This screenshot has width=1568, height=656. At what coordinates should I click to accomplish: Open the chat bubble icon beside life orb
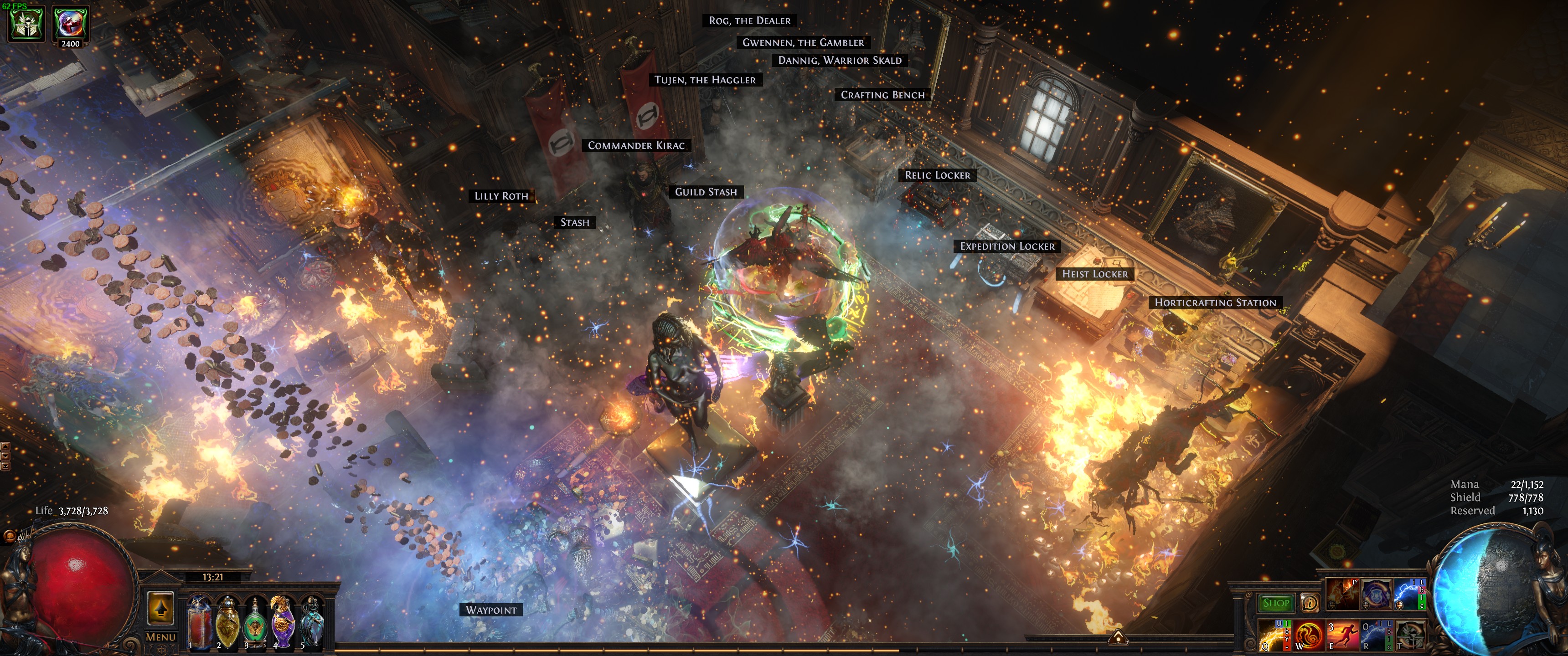pos(10,536)
